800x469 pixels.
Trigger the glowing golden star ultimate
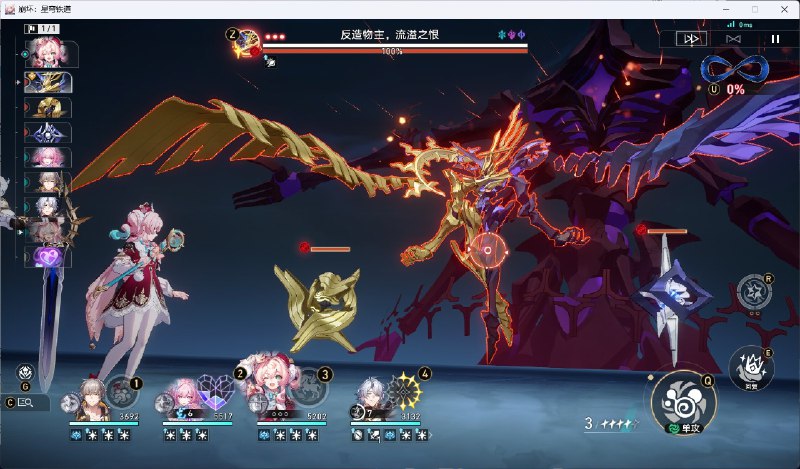point(404,389)
